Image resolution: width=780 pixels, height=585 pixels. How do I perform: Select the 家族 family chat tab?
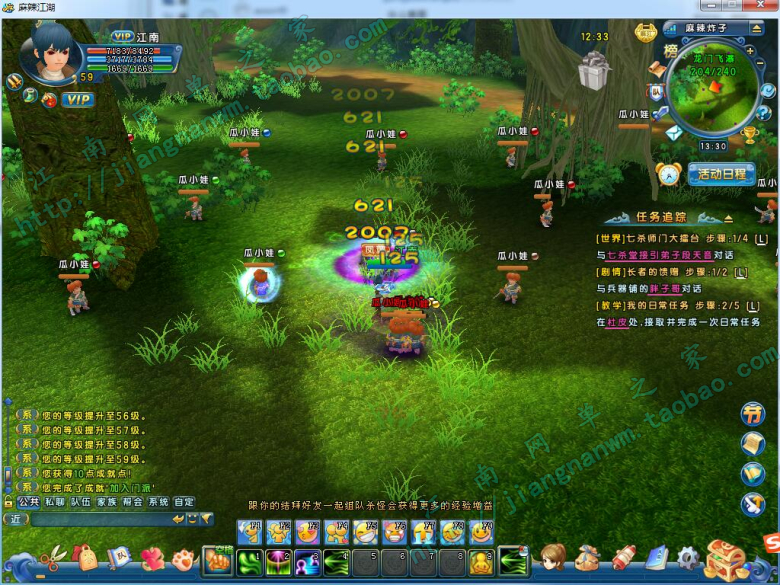coord(106,502)
